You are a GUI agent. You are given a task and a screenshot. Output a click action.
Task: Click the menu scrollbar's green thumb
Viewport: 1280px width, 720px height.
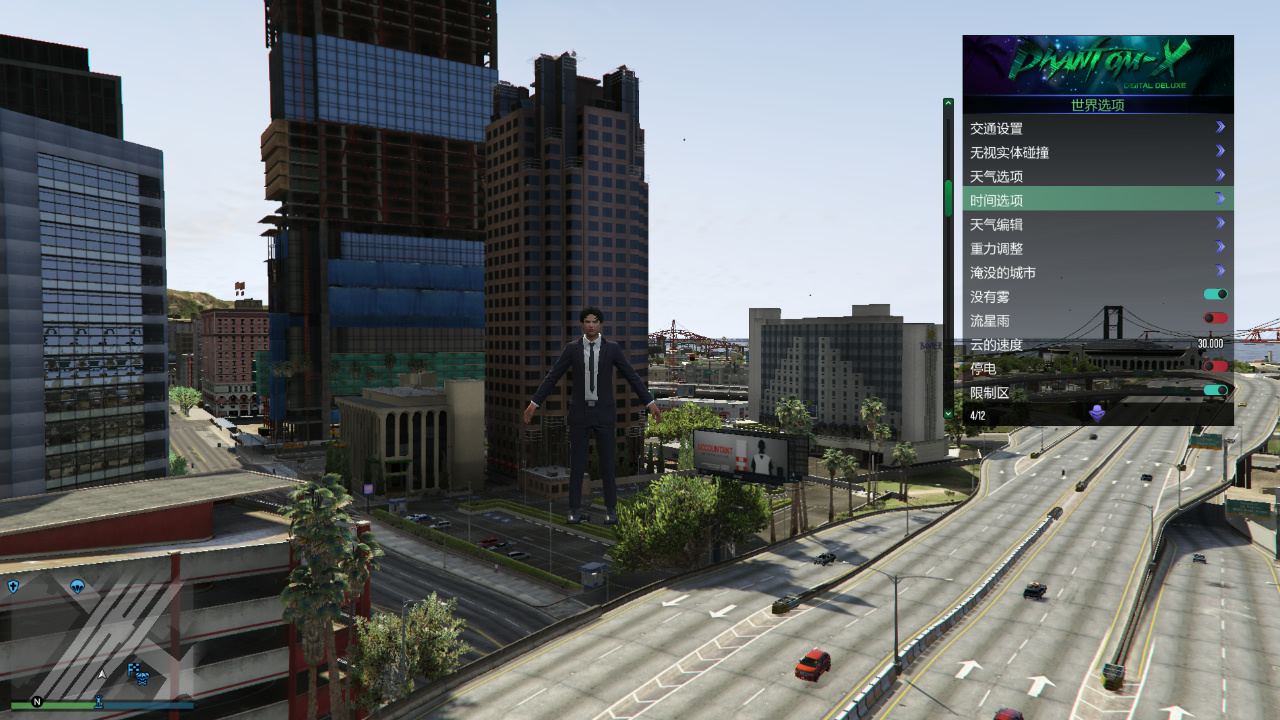(x=948, y=197)
